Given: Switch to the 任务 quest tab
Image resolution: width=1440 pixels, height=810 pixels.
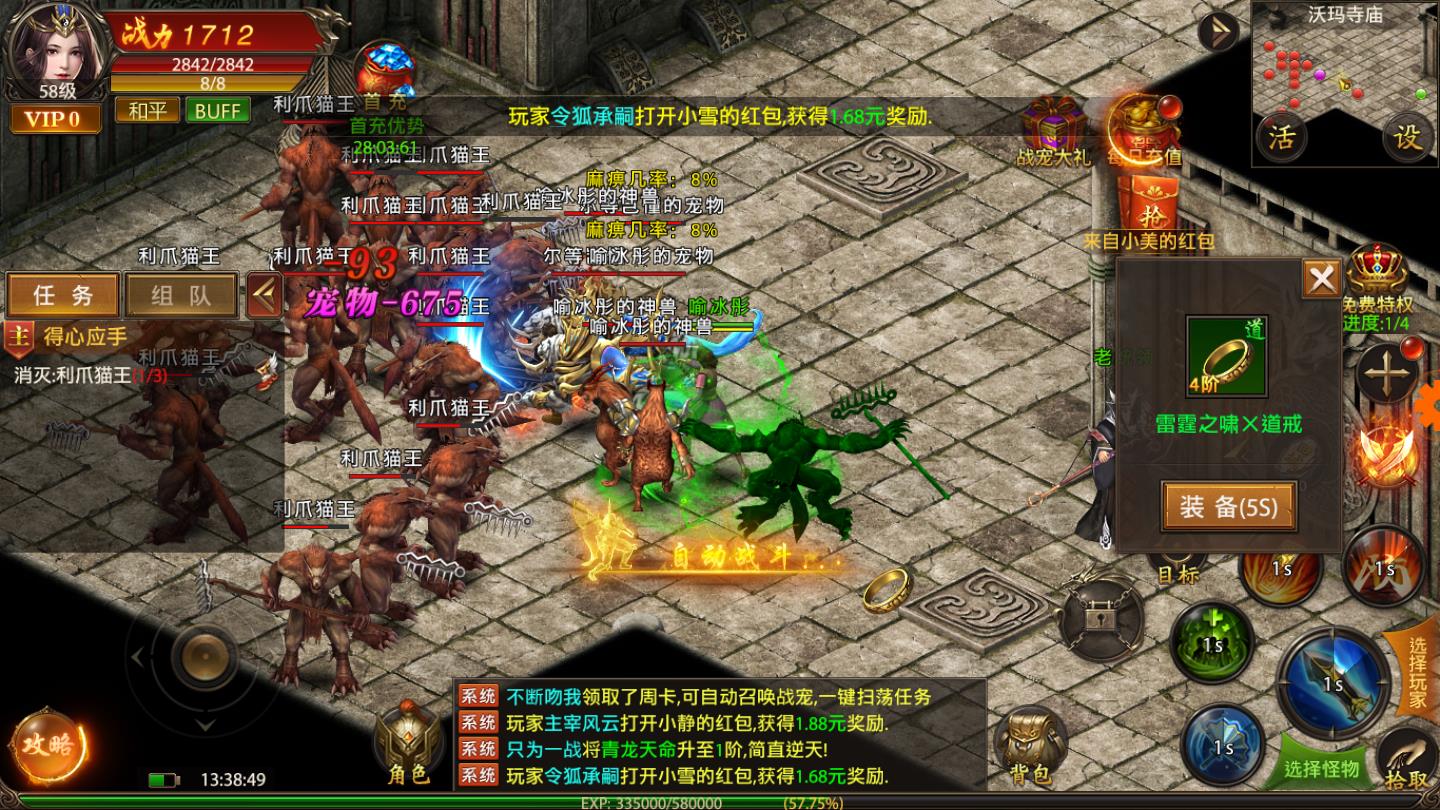Looking at the screenshot, I should (62, 295).
